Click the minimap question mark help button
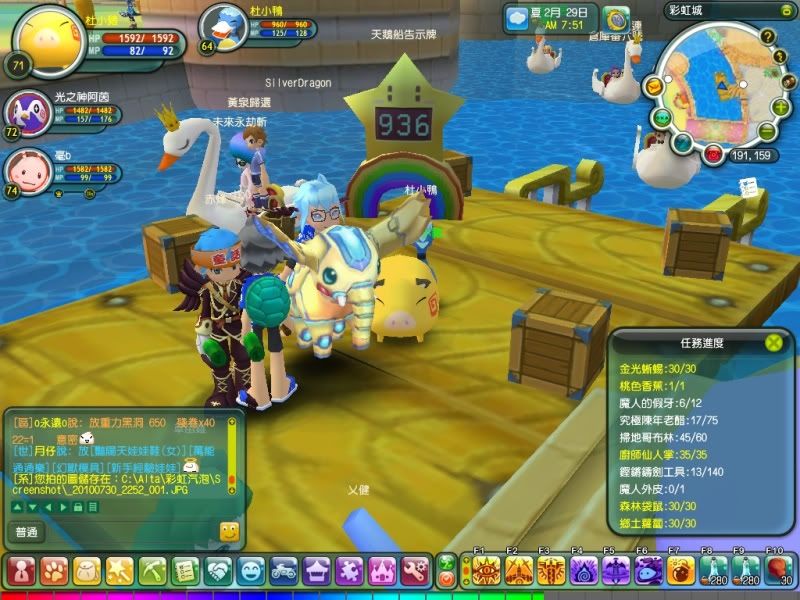This screenshot has width=800, height=600. 768,38
